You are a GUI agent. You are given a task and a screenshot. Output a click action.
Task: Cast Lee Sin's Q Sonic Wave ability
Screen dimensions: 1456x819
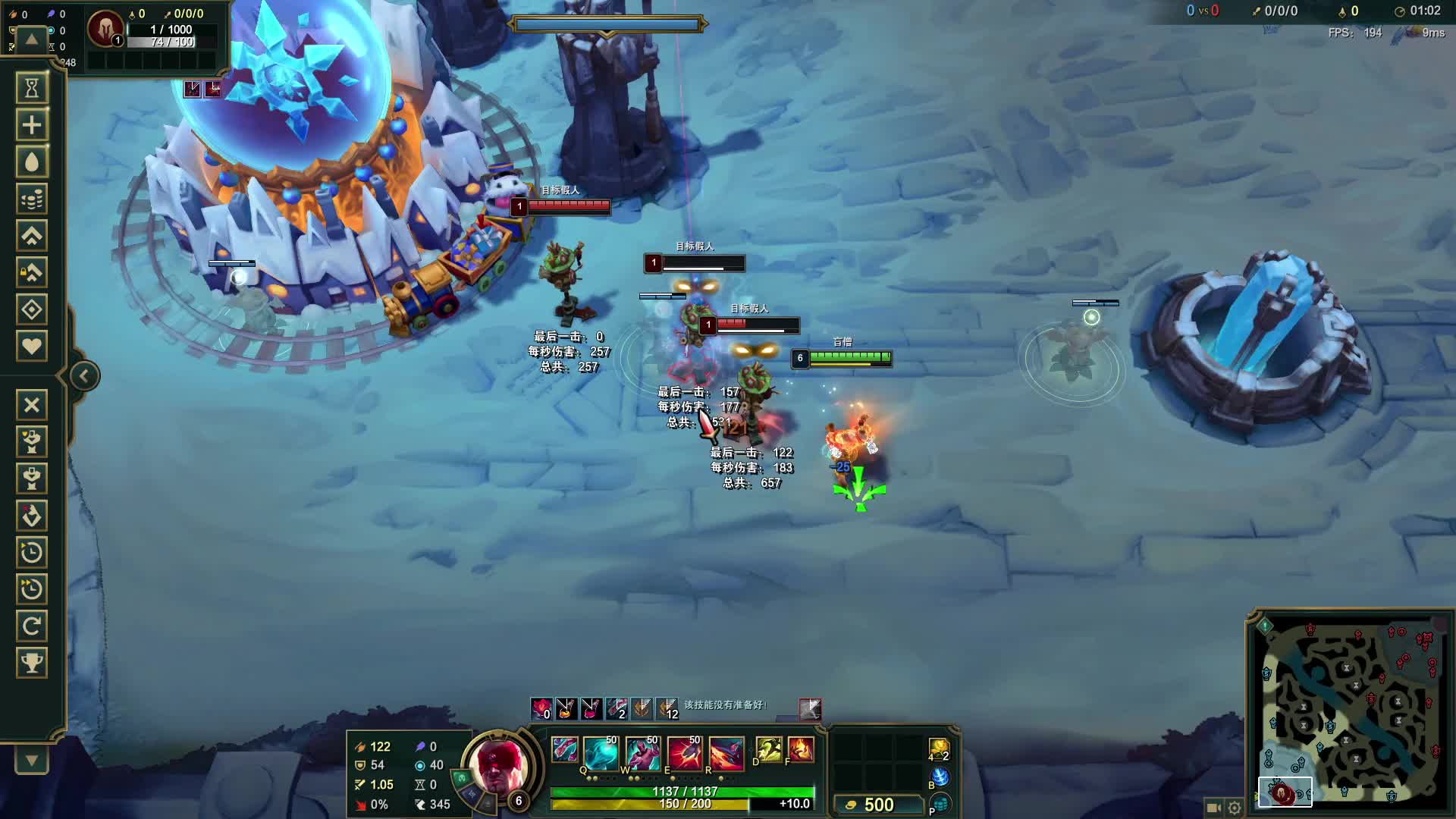[x=601, y=752]
